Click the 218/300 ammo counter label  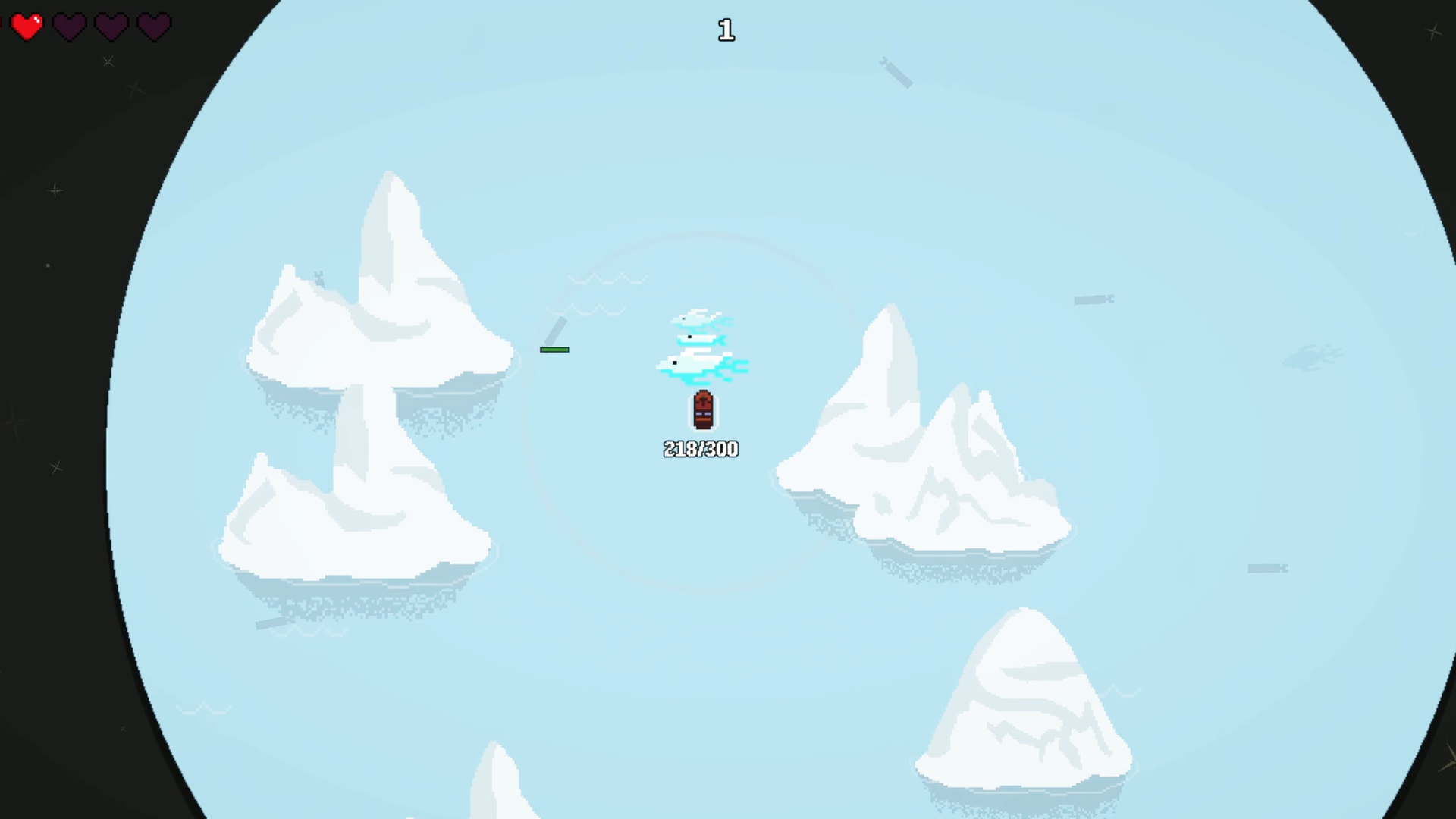(700, 449)
